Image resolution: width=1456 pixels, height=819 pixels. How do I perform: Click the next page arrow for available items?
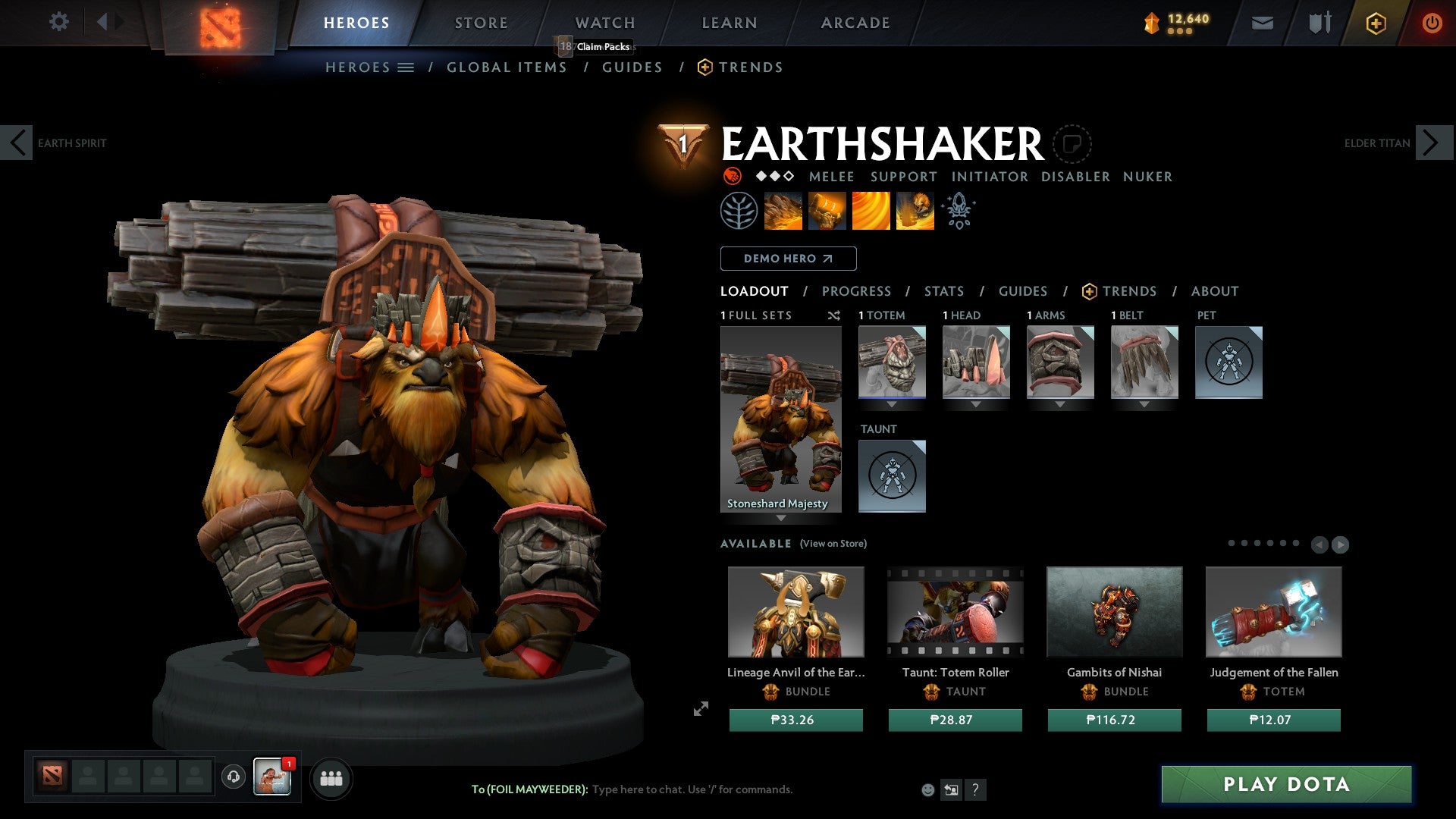pyautogui.click(x=1341, y=544)
